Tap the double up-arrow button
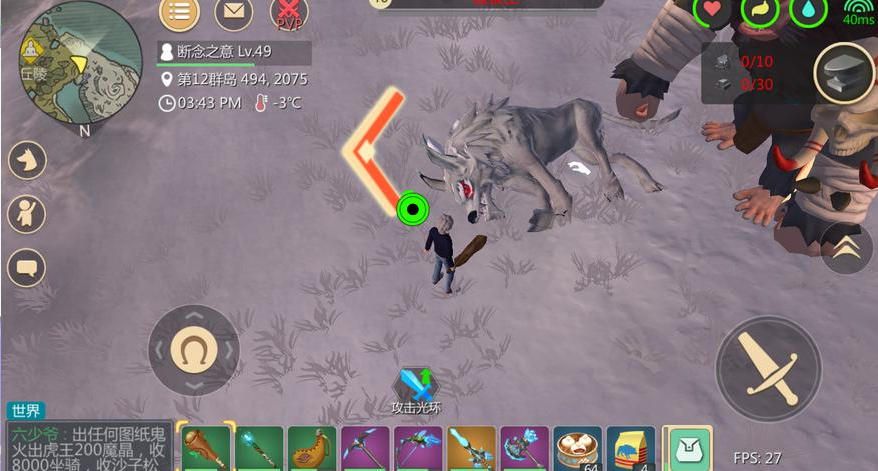The image size is (878, 471). pos(846,248)
